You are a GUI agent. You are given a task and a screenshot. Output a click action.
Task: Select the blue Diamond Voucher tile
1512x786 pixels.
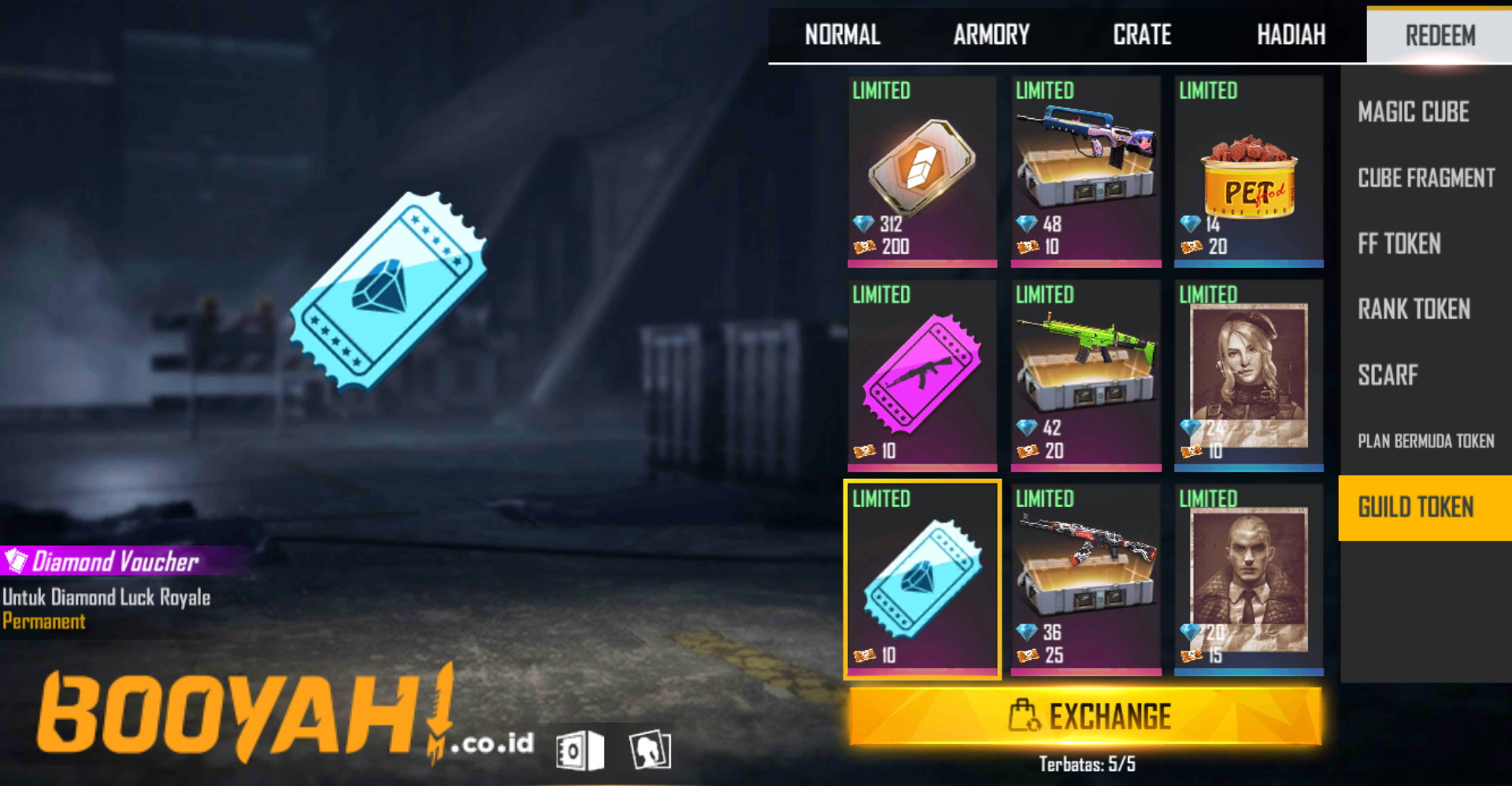pos(922,580)
